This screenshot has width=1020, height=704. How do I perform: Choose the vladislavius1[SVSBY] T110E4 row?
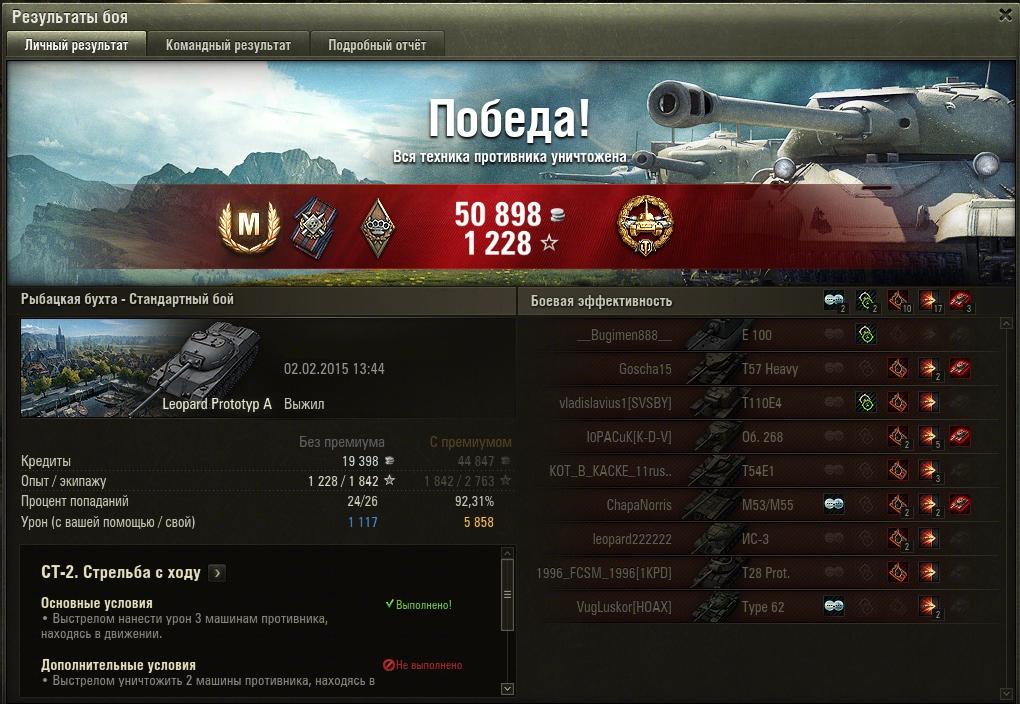click(x=760, y=403)
